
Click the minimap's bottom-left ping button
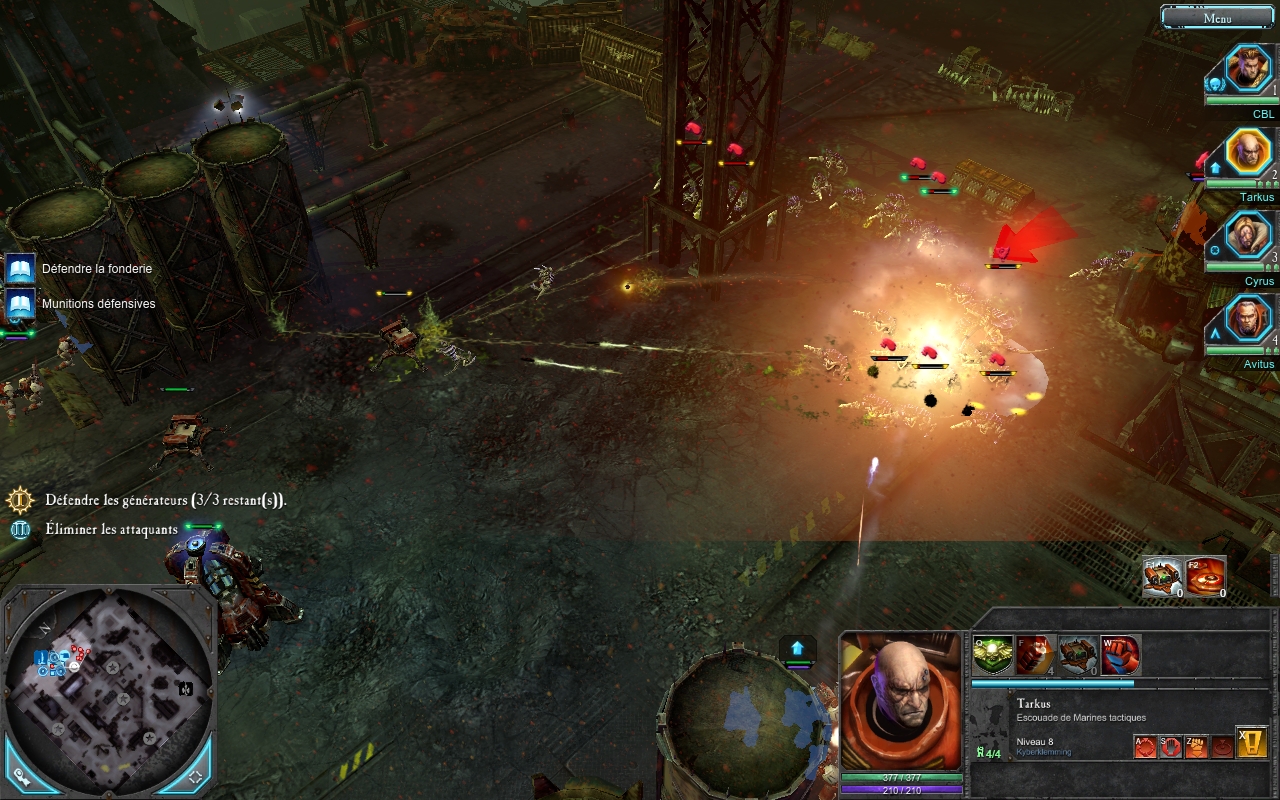point(22,775)
